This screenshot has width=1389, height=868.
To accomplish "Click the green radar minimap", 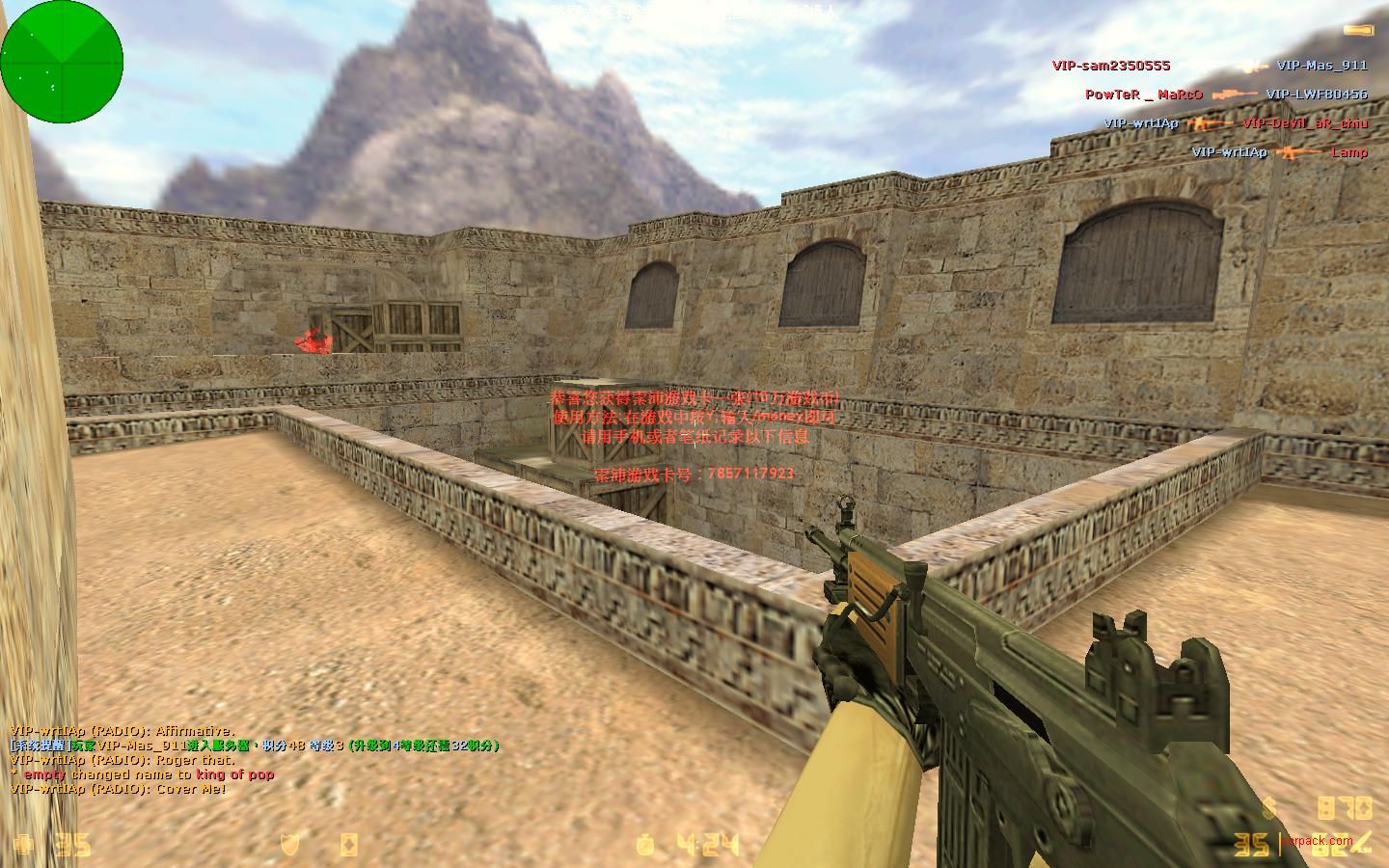I will pyautogui.click(x=63, y=62).
